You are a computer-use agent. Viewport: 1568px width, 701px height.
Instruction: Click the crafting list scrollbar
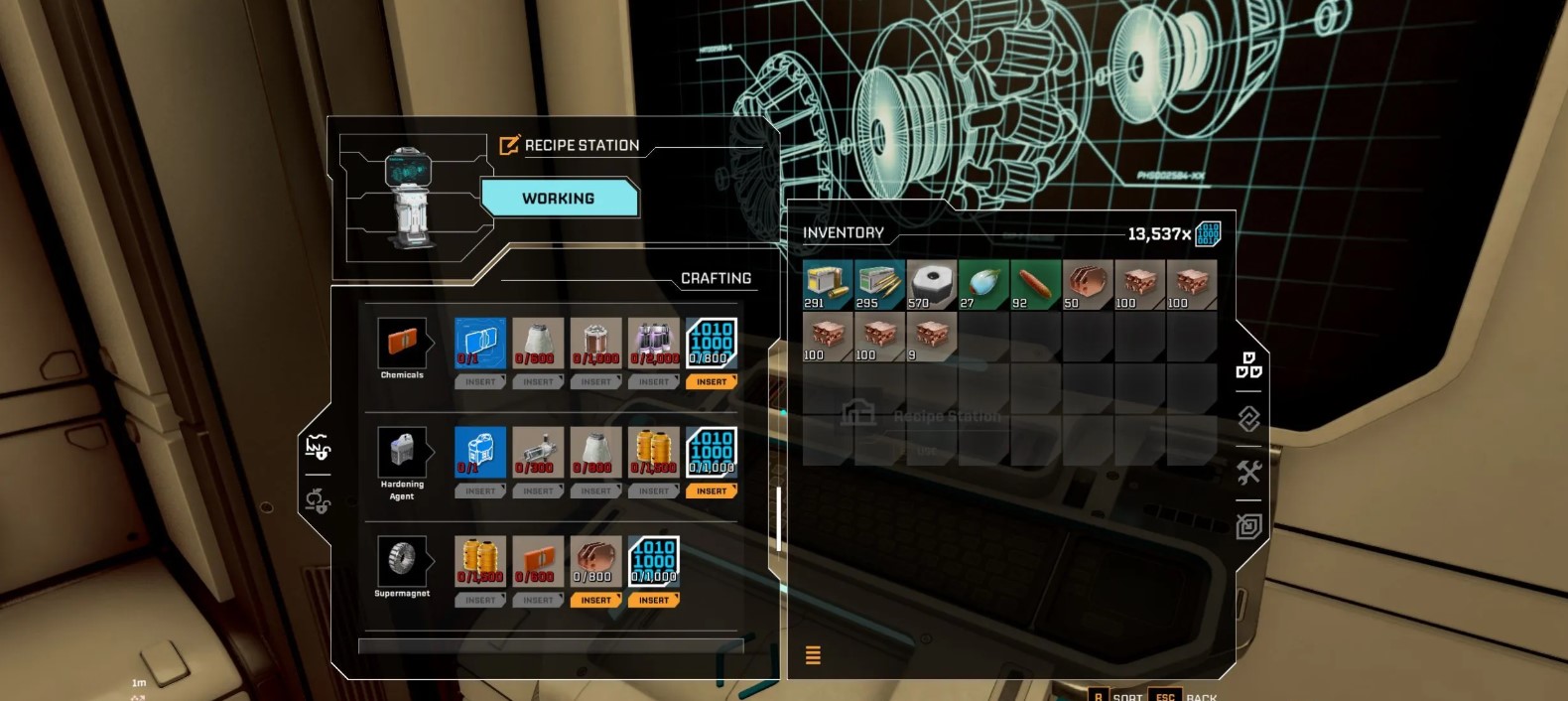pos(779,518)
